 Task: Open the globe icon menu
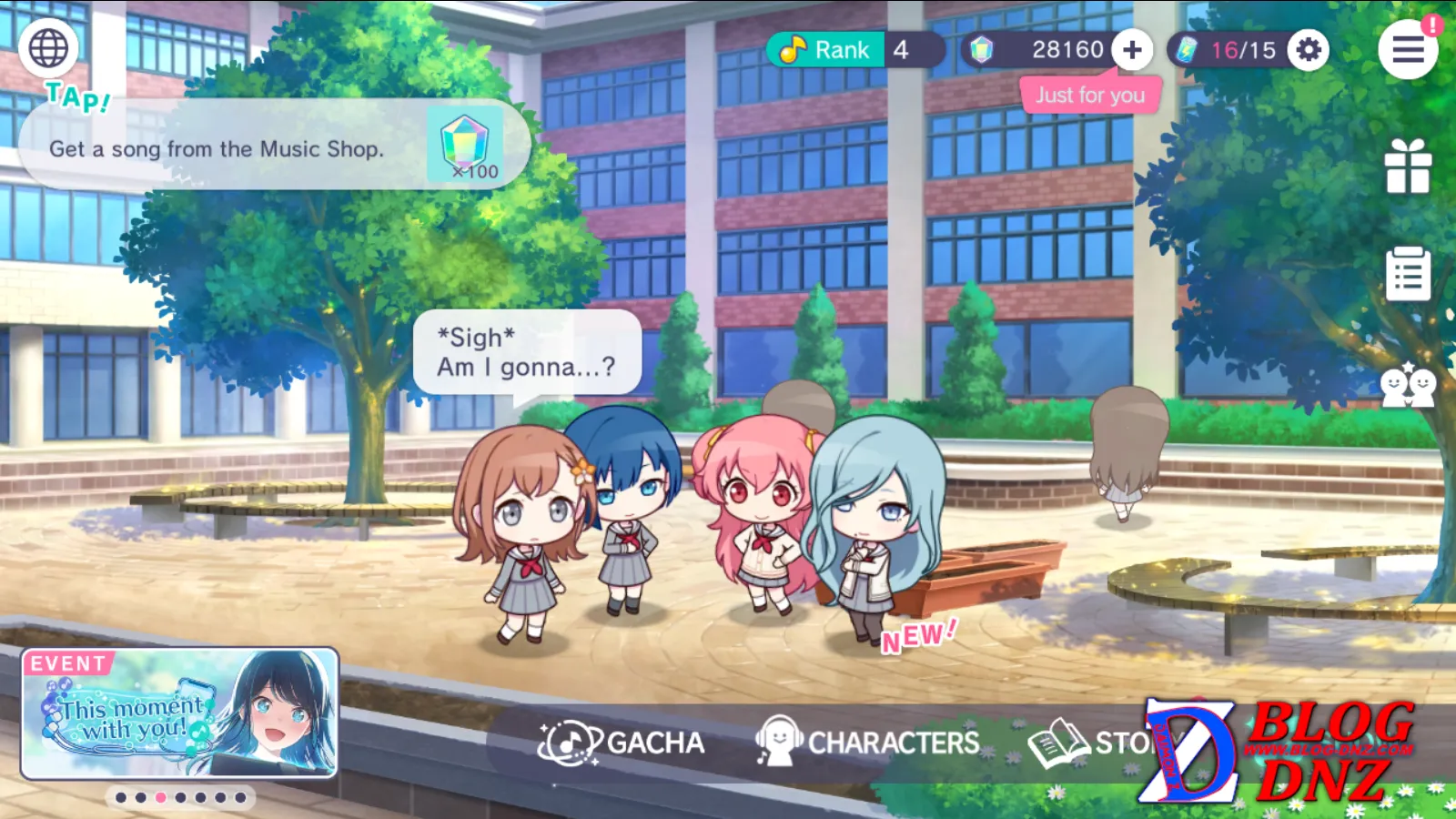click(48, 48)
